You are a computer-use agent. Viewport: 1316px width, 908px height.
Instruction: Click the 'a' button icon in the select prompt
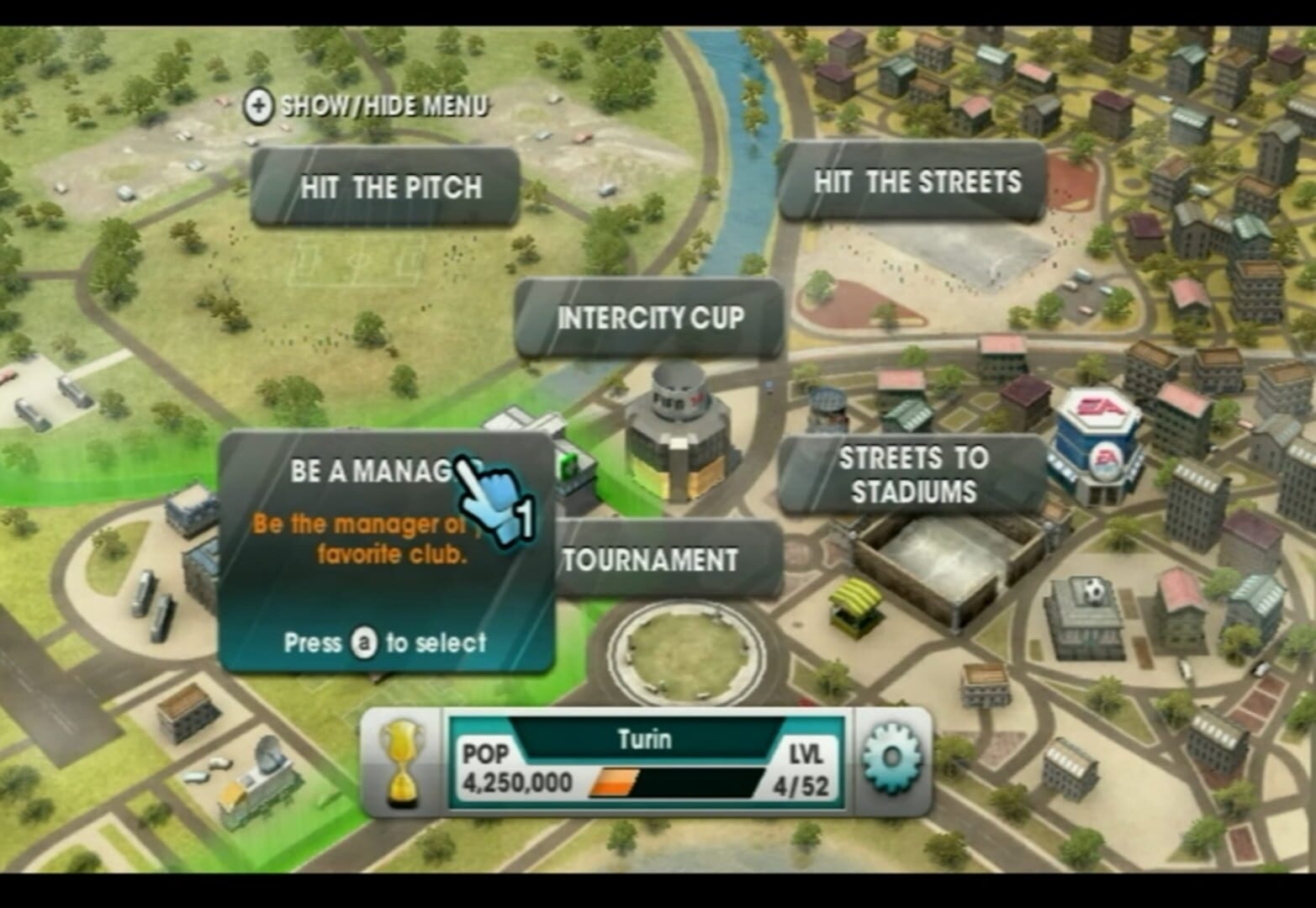pyautogui.click(x=362, y=643)
